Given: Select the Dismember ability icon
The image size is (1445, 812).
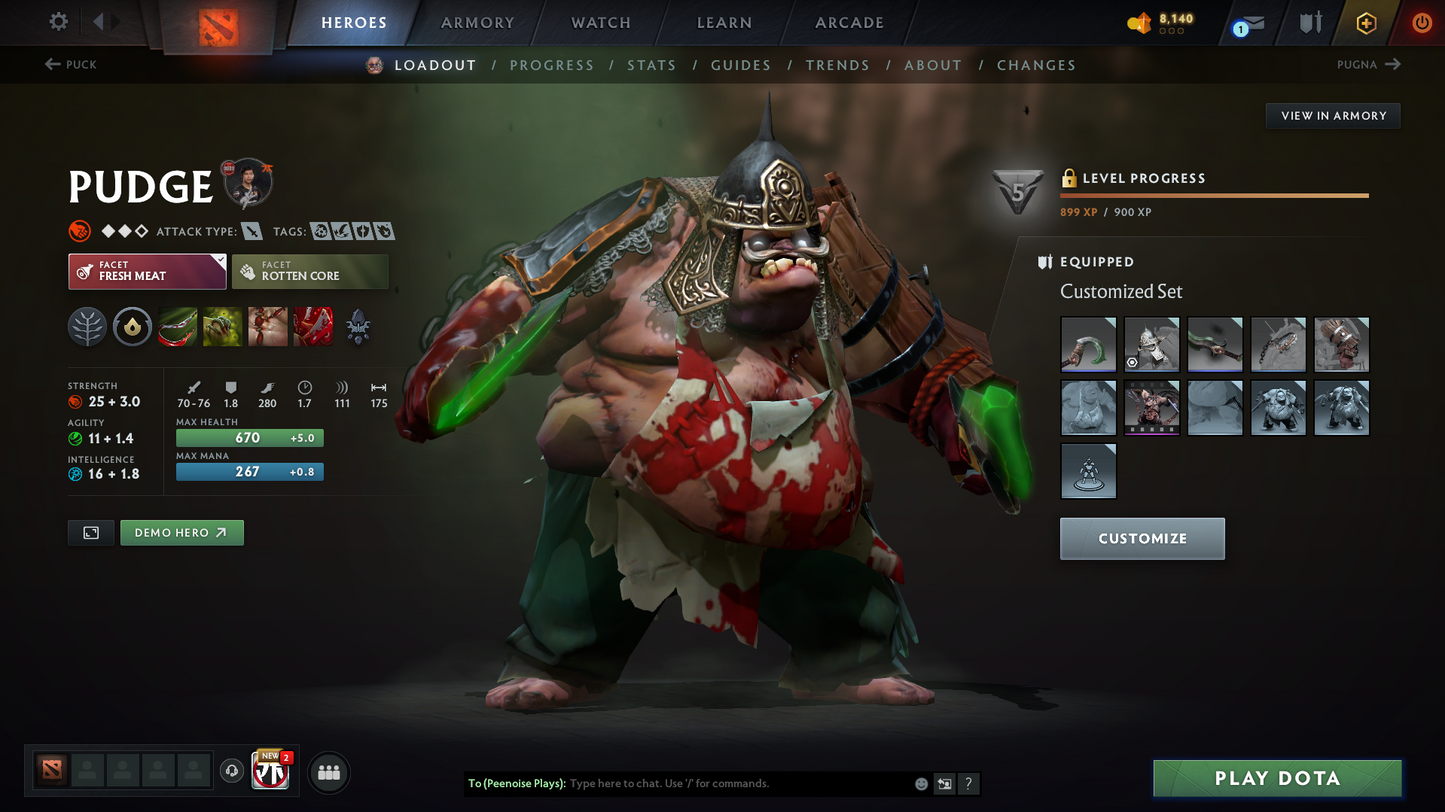Looking at the screenshot, I should click(x=312, y=326).
